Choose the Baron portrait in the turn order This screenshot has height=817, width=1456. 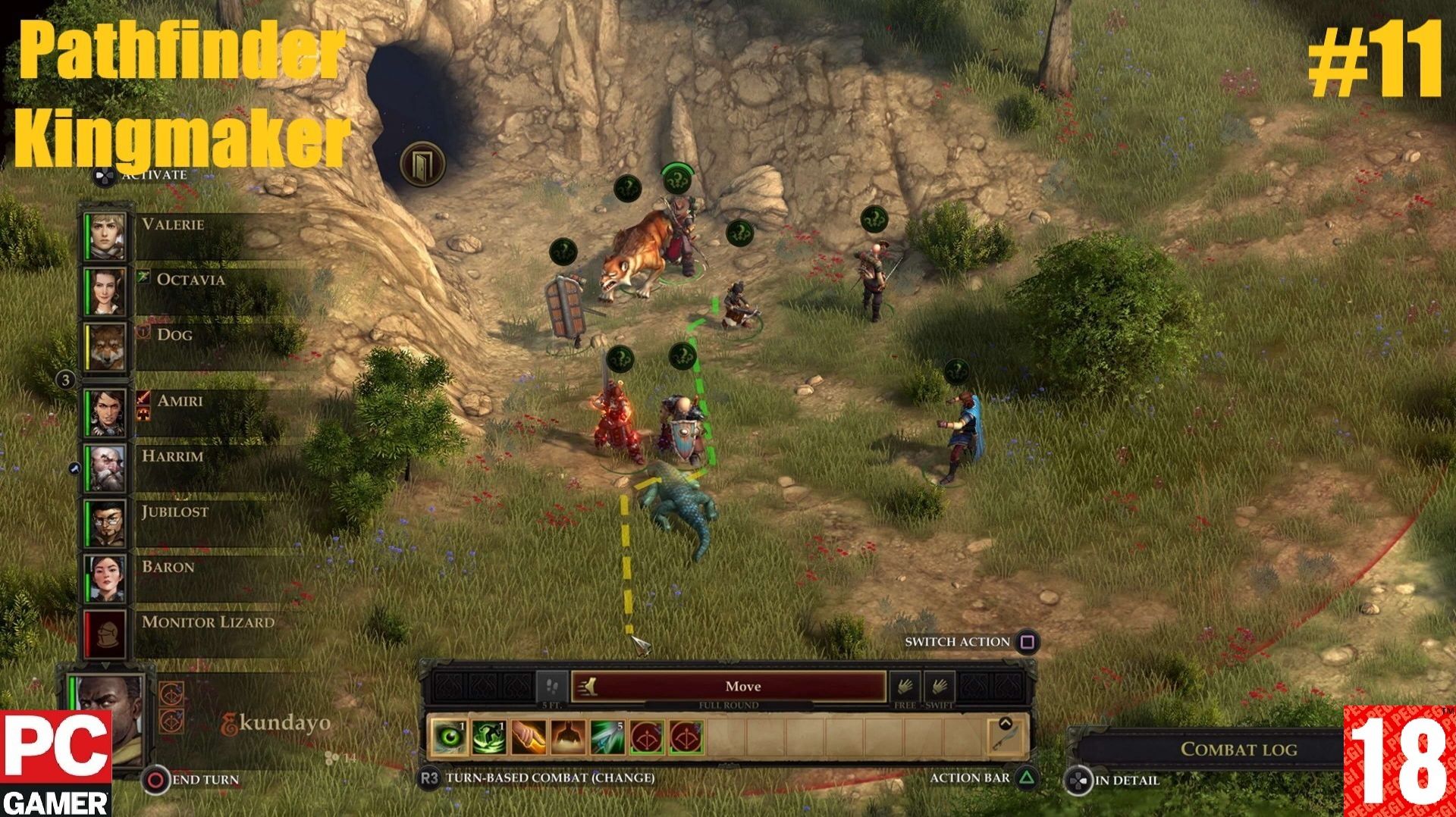click(105, 578)
